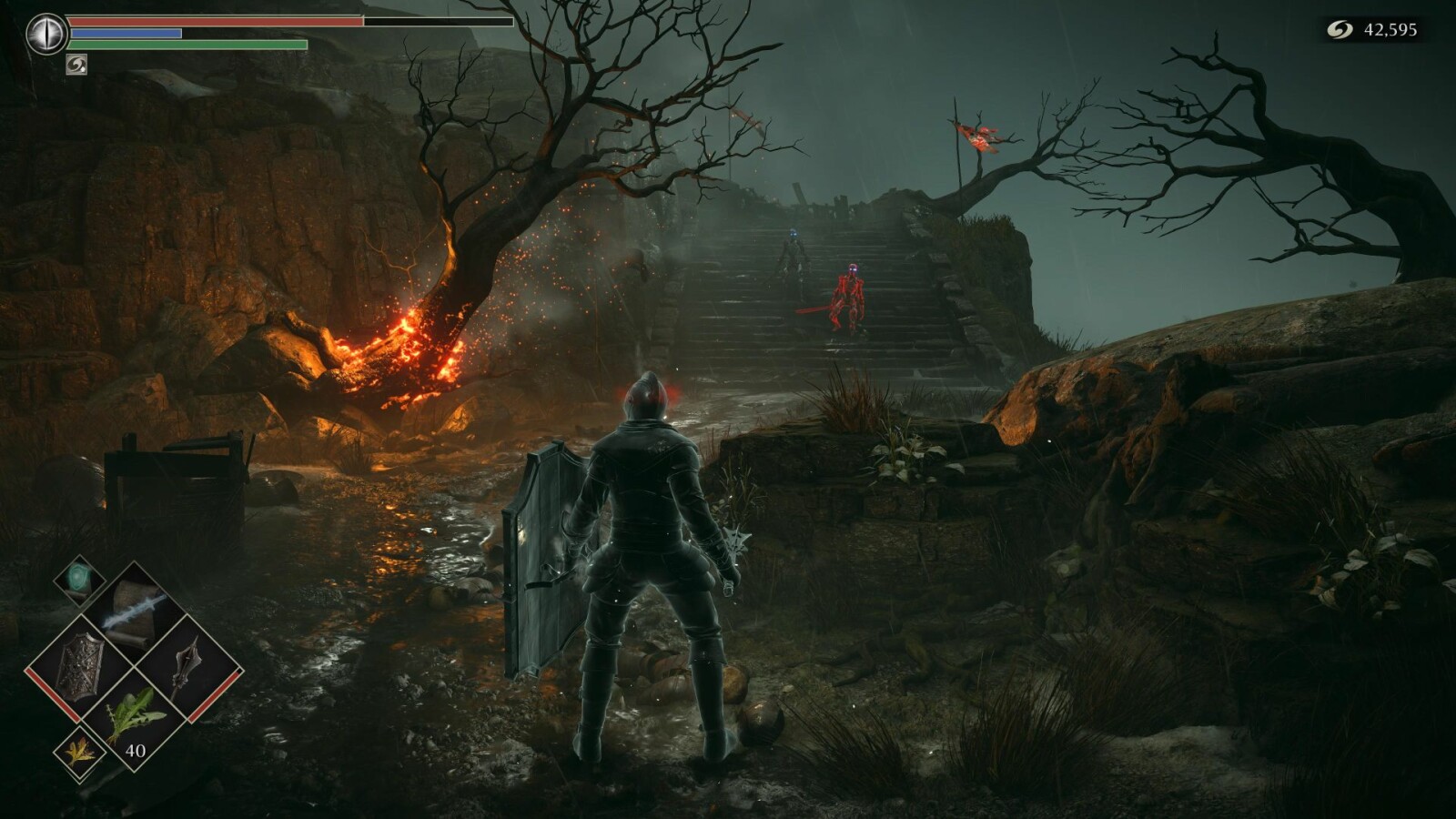Image resolution: width=1456 pixels, height=819 pixels.
Task: Select the lightning scroll spell slot
Action: pos(135,610)
